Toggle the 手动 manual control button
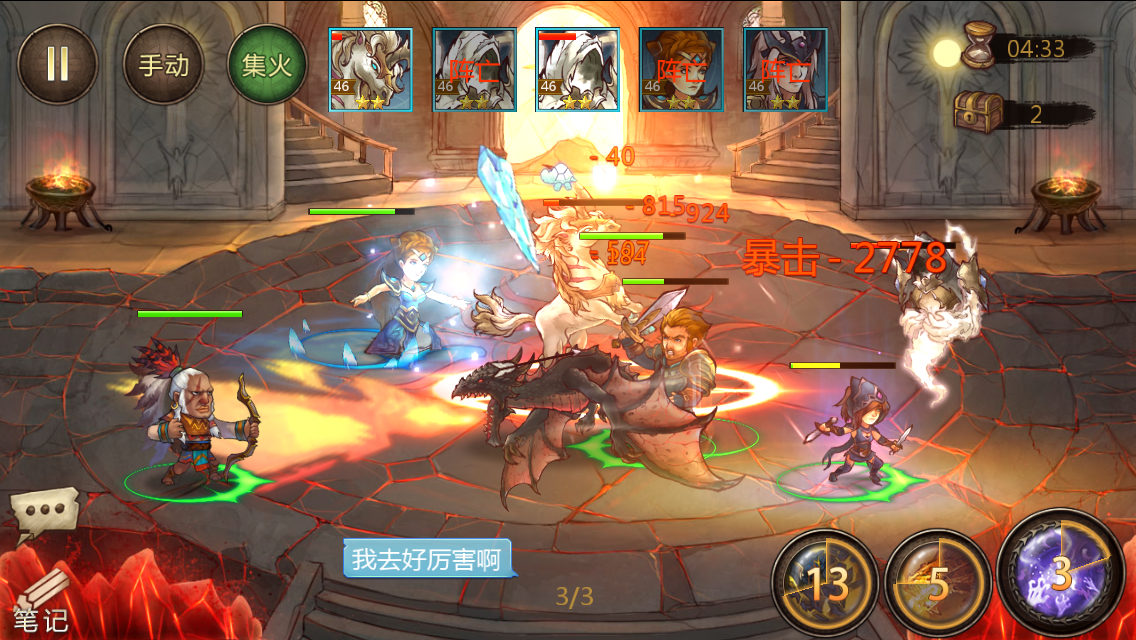 point(163,65)
